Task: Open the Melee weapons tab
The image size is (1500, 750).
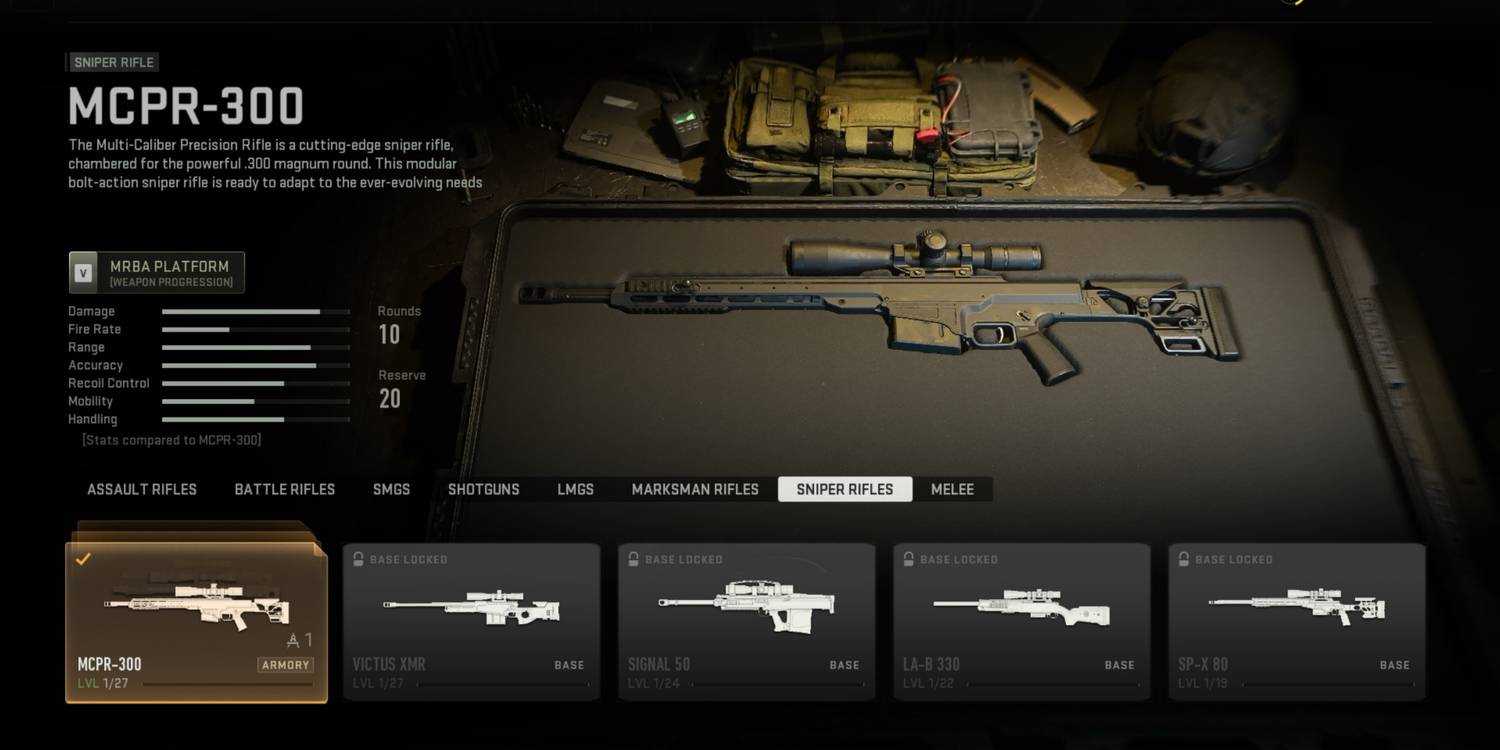Action: [x=952, y=489]
